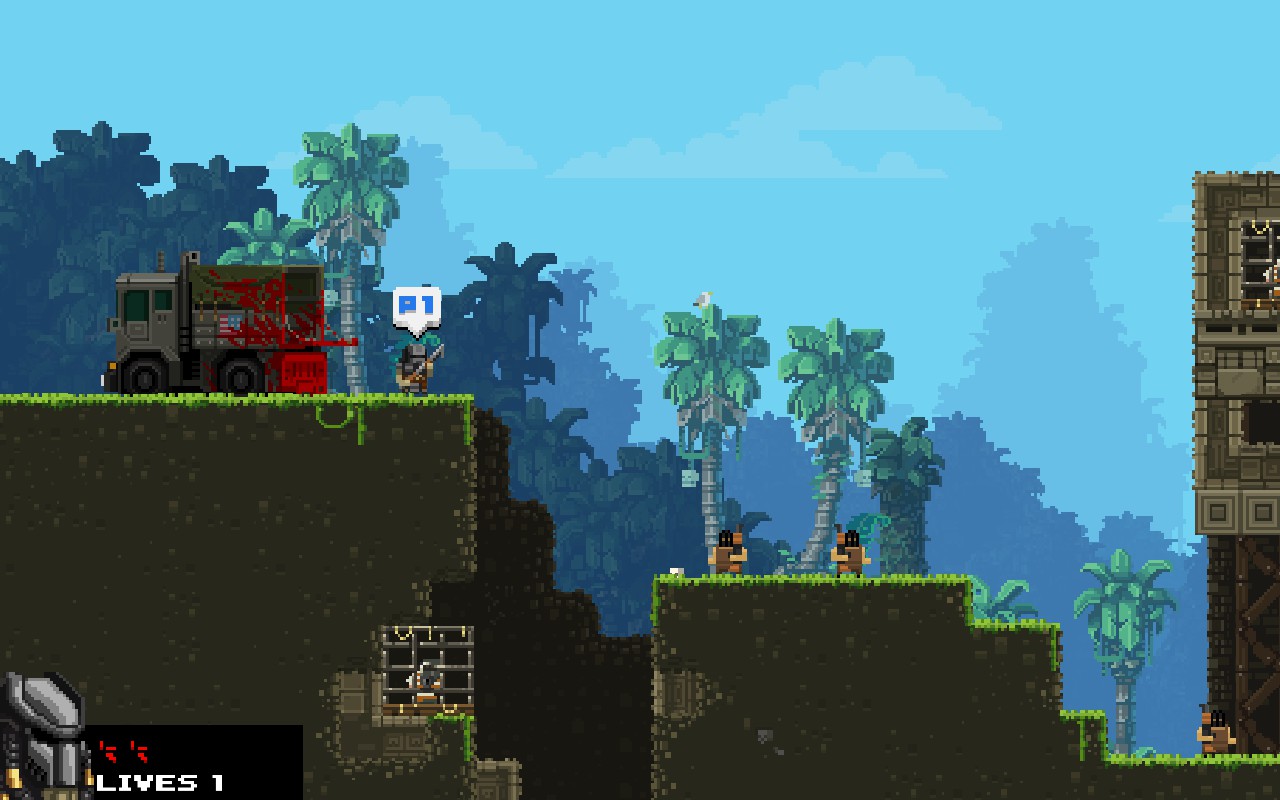
Task: Click the enemy standing near the palm trunk
Action: 848,548
